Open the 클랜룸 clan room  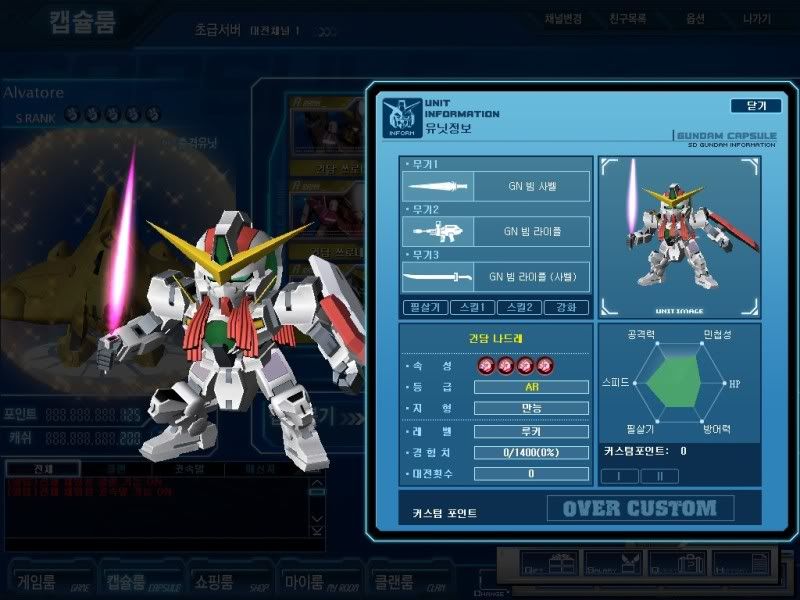click(407, 579)
